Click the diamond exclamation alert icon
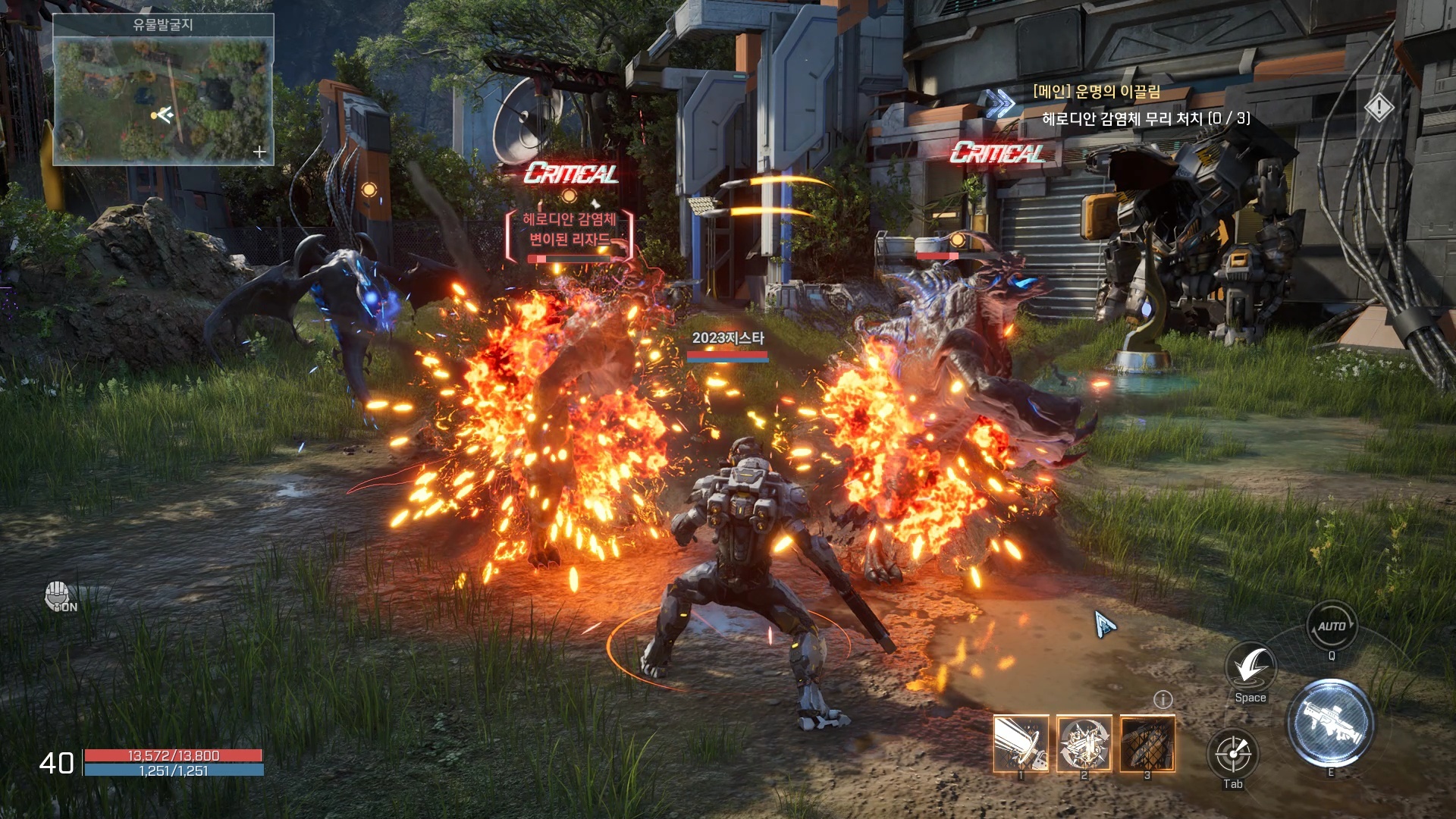Screen dimensions: 1456x819 (x=1379, y=108)
